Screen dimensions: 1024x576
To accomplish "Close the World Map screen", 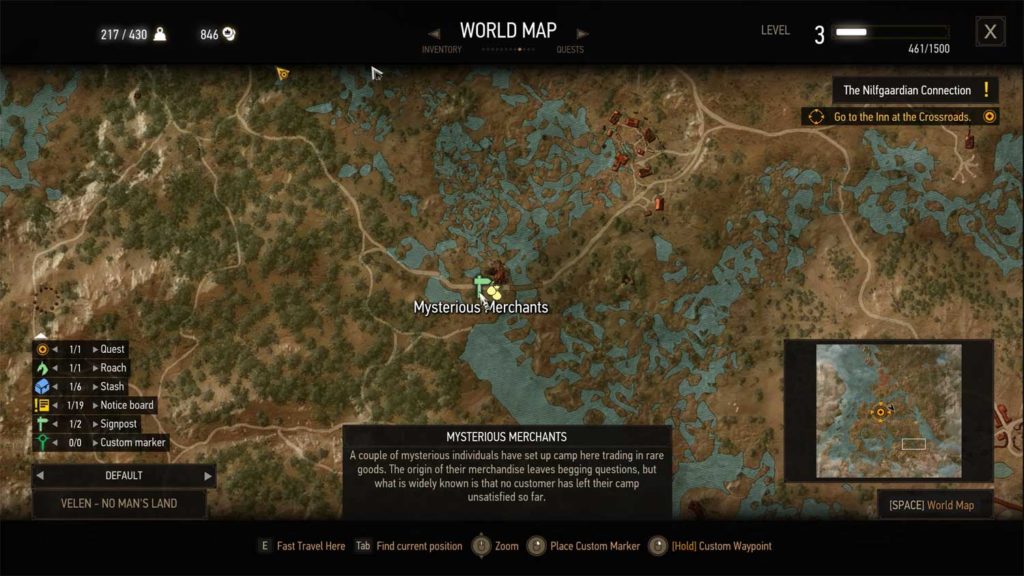I will point(990,32).
